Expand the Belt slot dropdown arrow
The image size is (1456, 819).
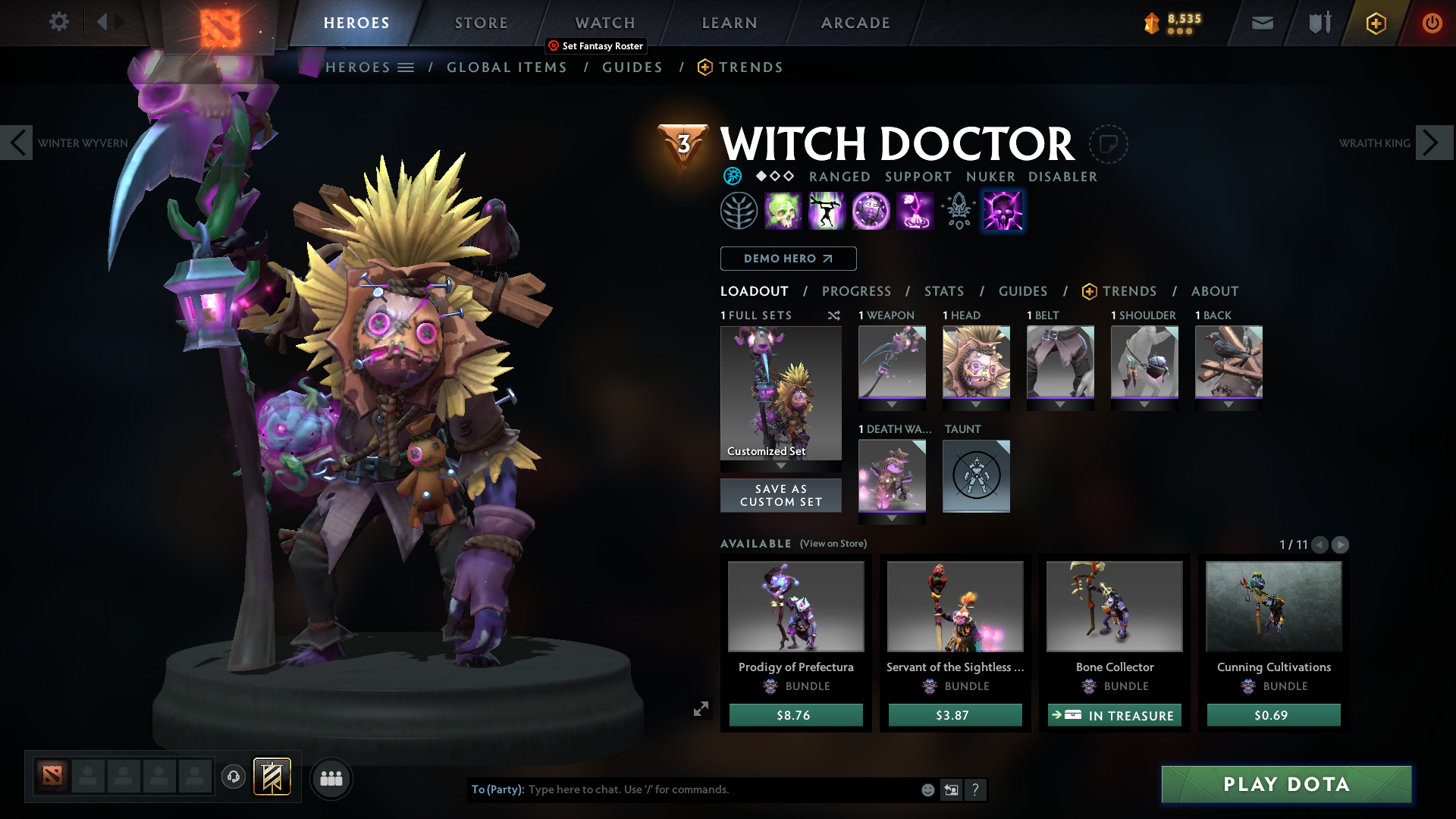1060,404
